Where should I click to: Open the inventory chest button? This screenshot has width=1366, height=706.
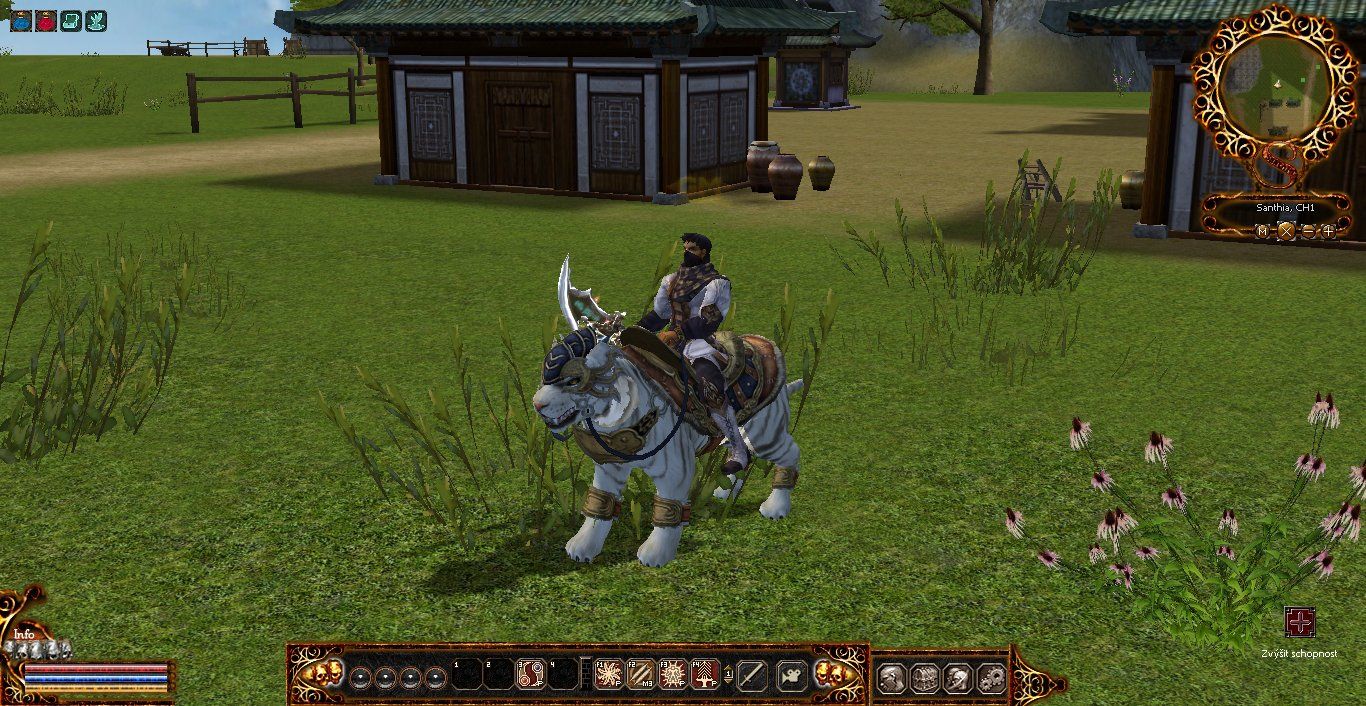[x=925, y=679]
